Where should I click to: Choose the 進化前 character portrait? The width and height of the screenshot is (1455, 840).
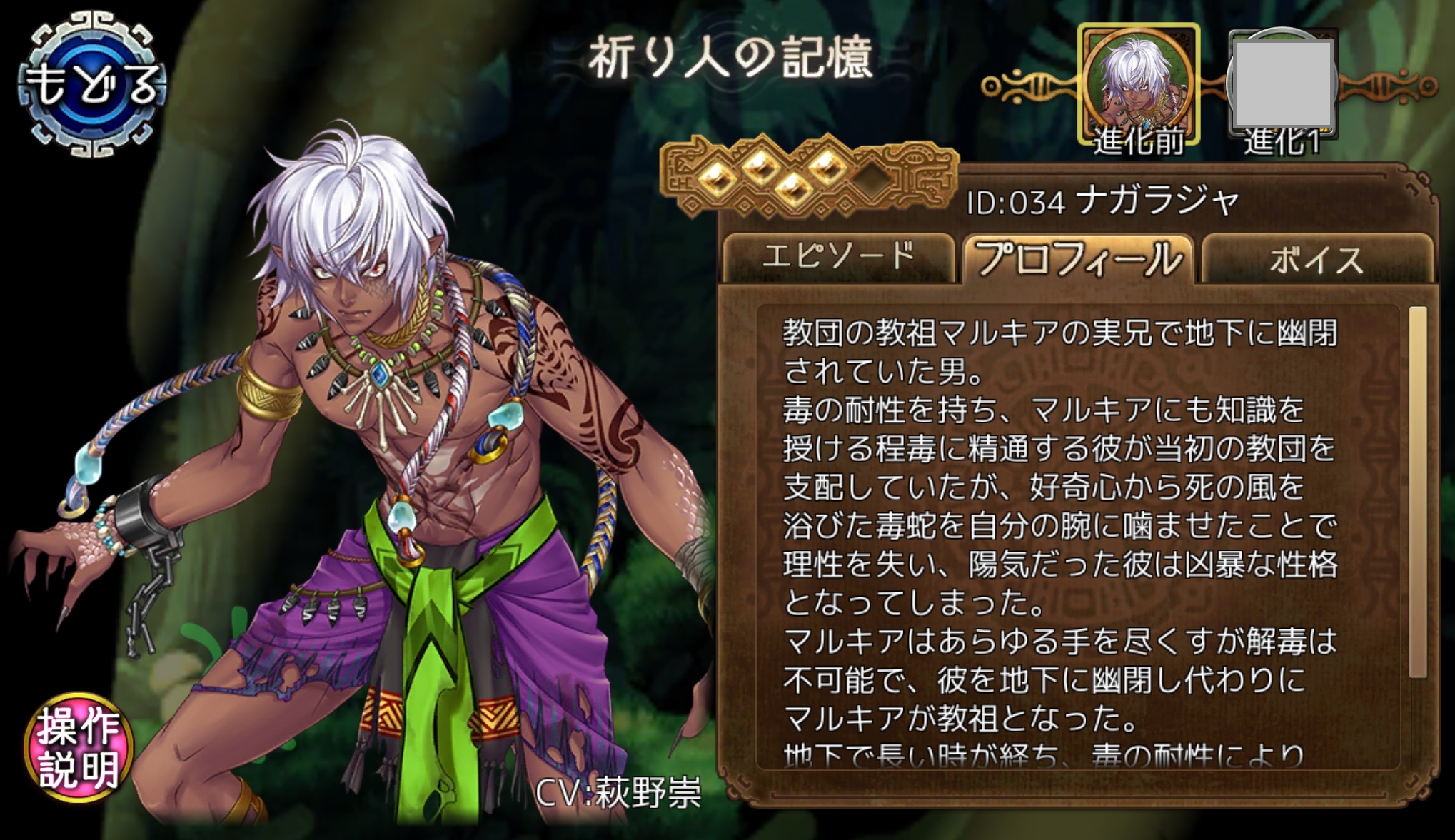[1138, 86]
